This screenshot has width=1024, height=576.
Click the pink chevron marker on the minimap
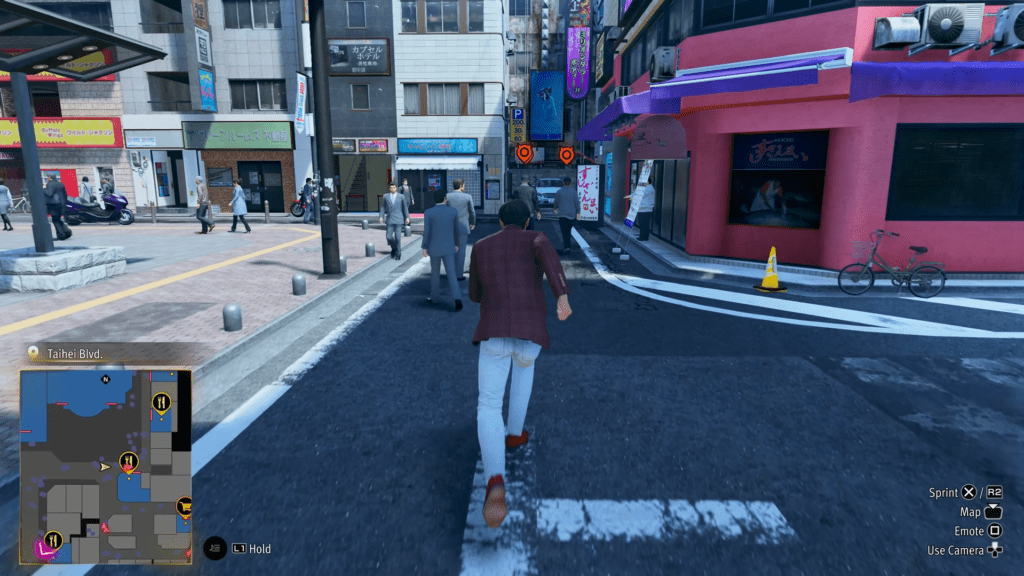tap(44, 548)
